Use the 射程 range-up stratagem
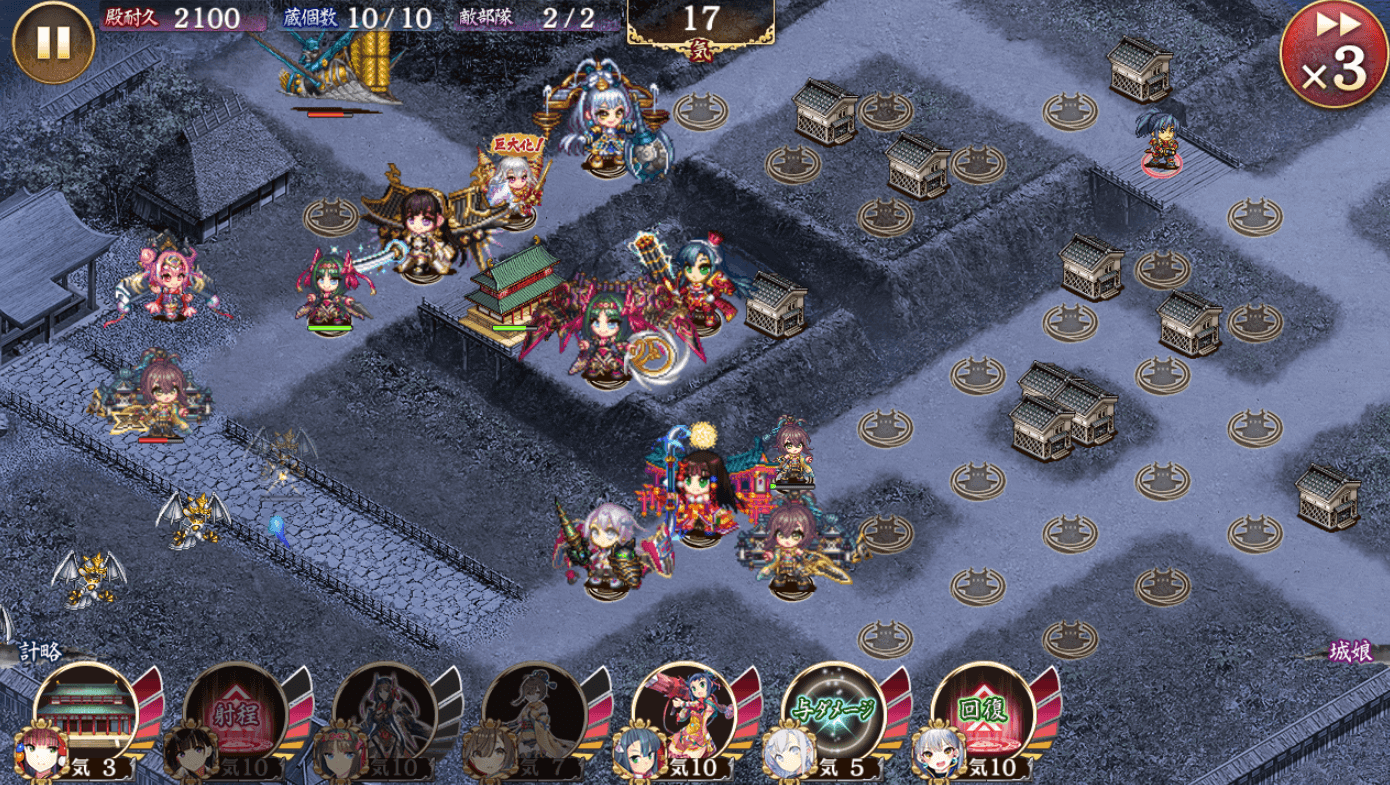The height and width of the screenshot is (785, 1390). (x=234, y=712)
